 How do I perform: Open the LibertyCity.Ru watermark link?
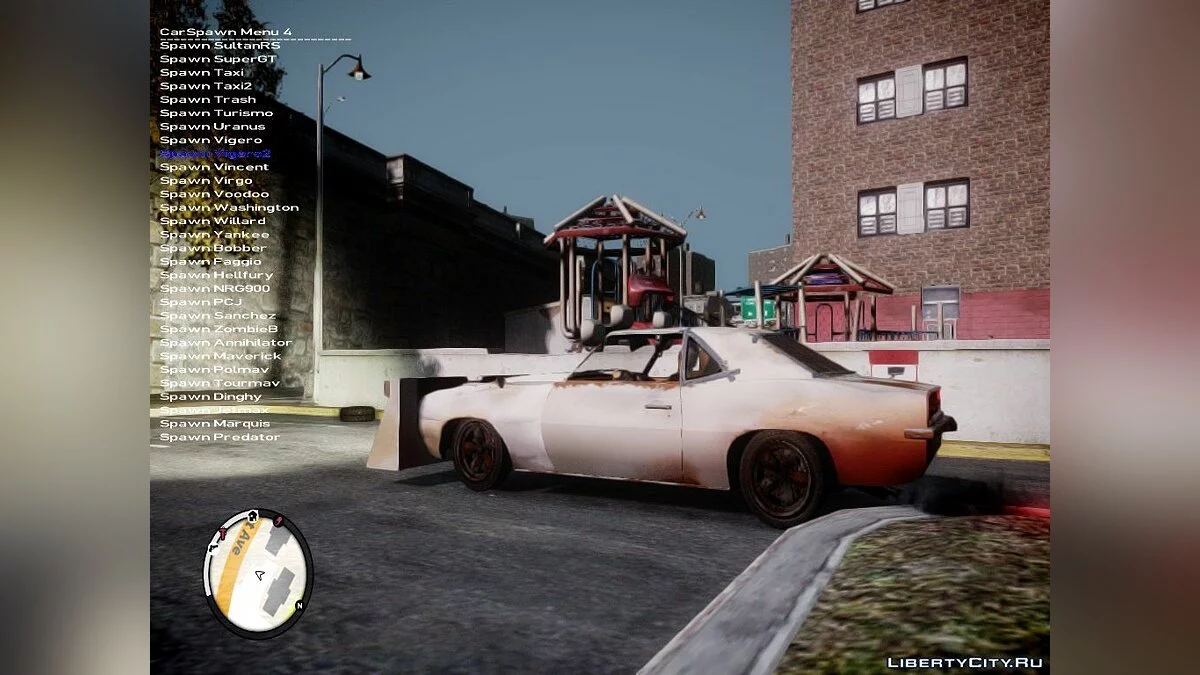(x=965, y=662)
